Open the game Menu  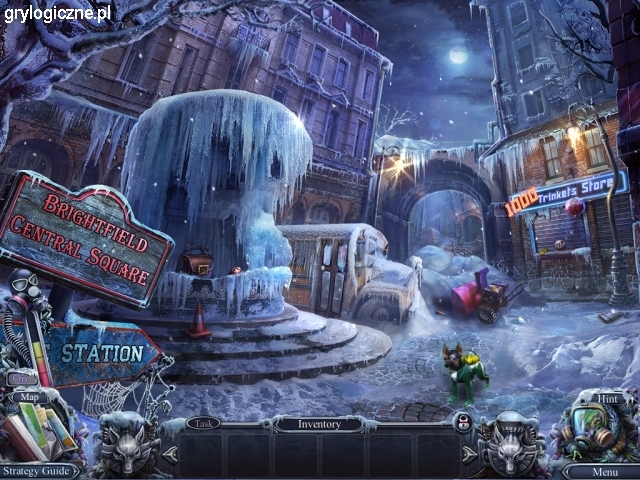click(604, 471)
